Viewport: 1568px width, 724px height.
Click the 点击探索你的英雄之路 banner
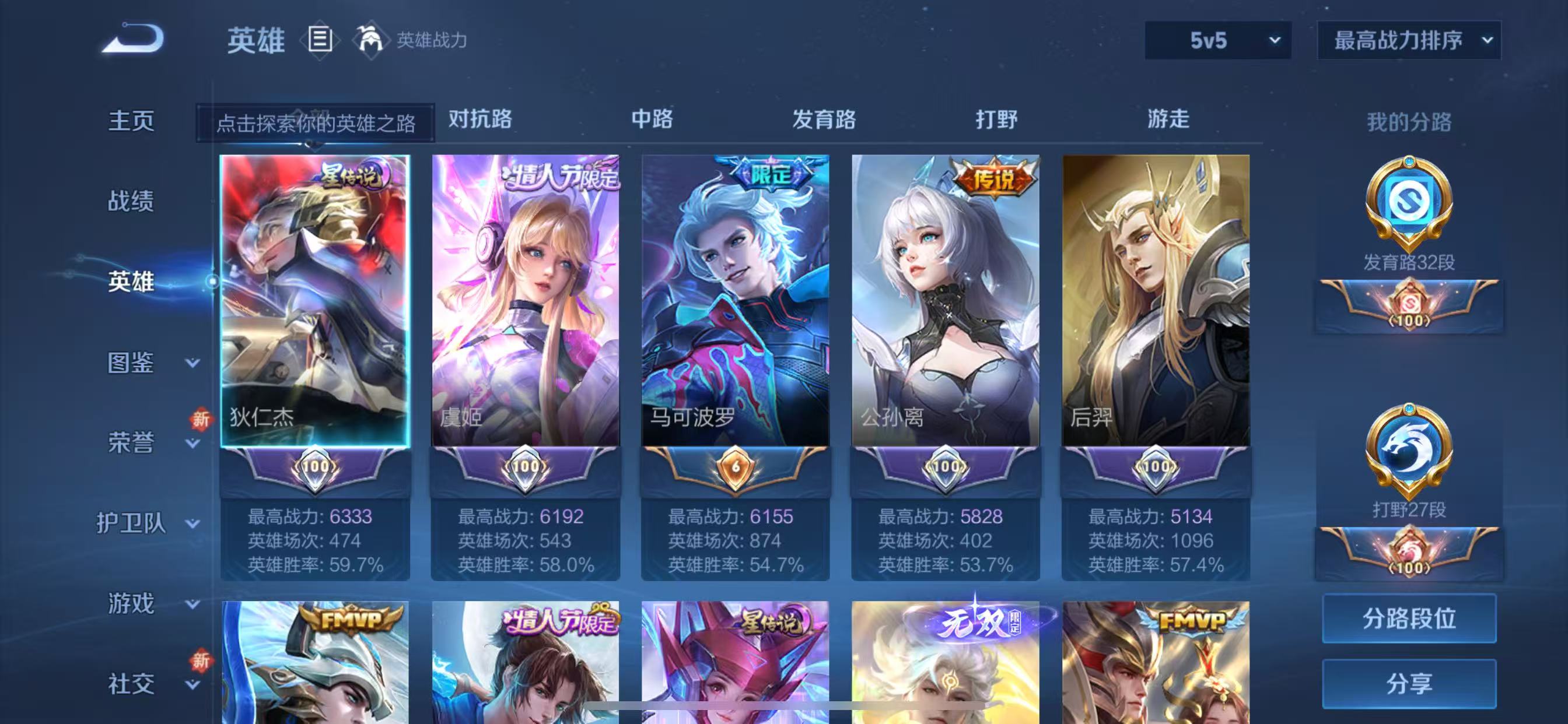click(x=317, y=123)
